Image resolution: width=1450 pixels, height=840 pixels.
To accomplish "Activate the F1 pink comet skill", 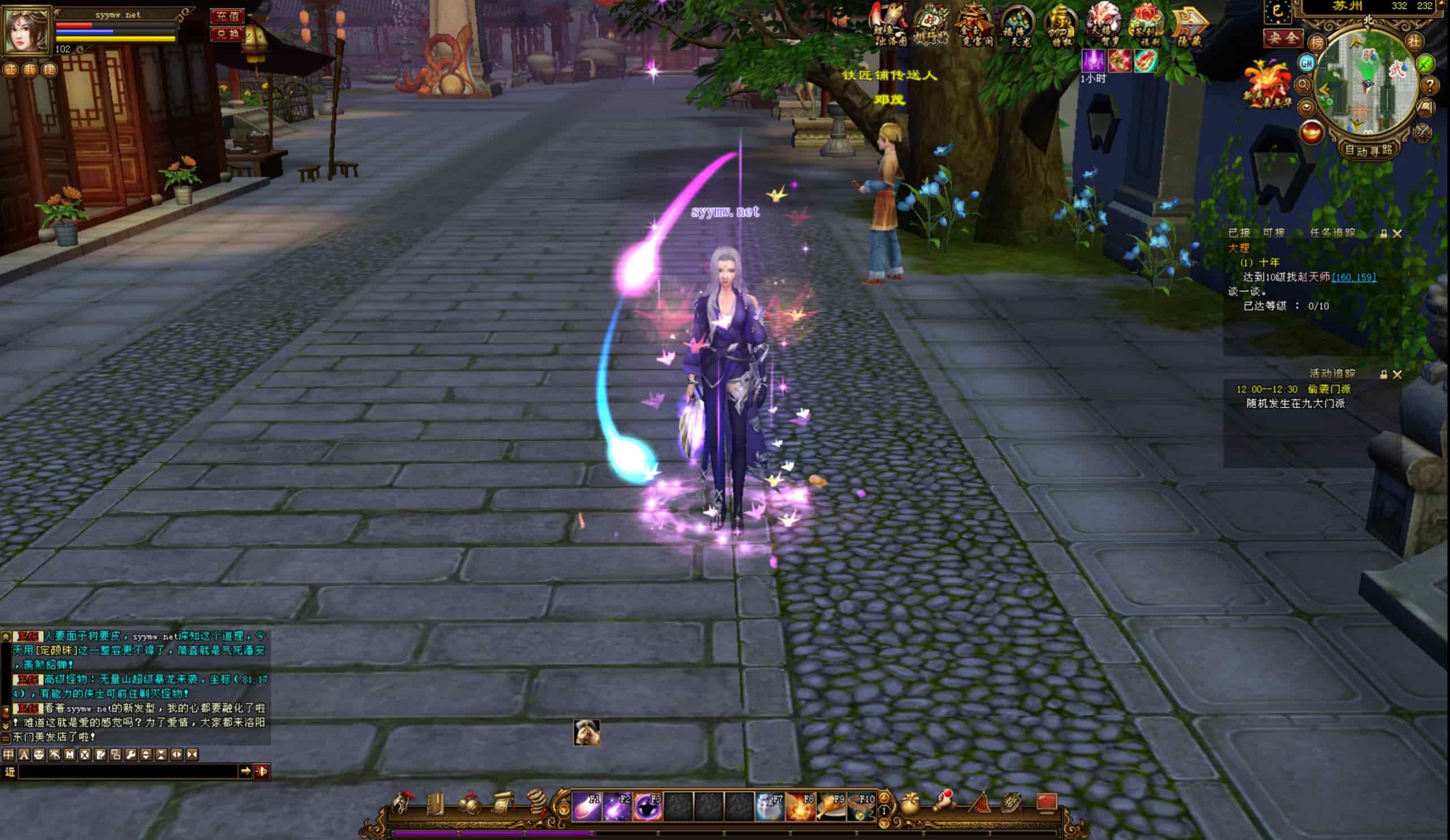I will (x=586, y=805).
